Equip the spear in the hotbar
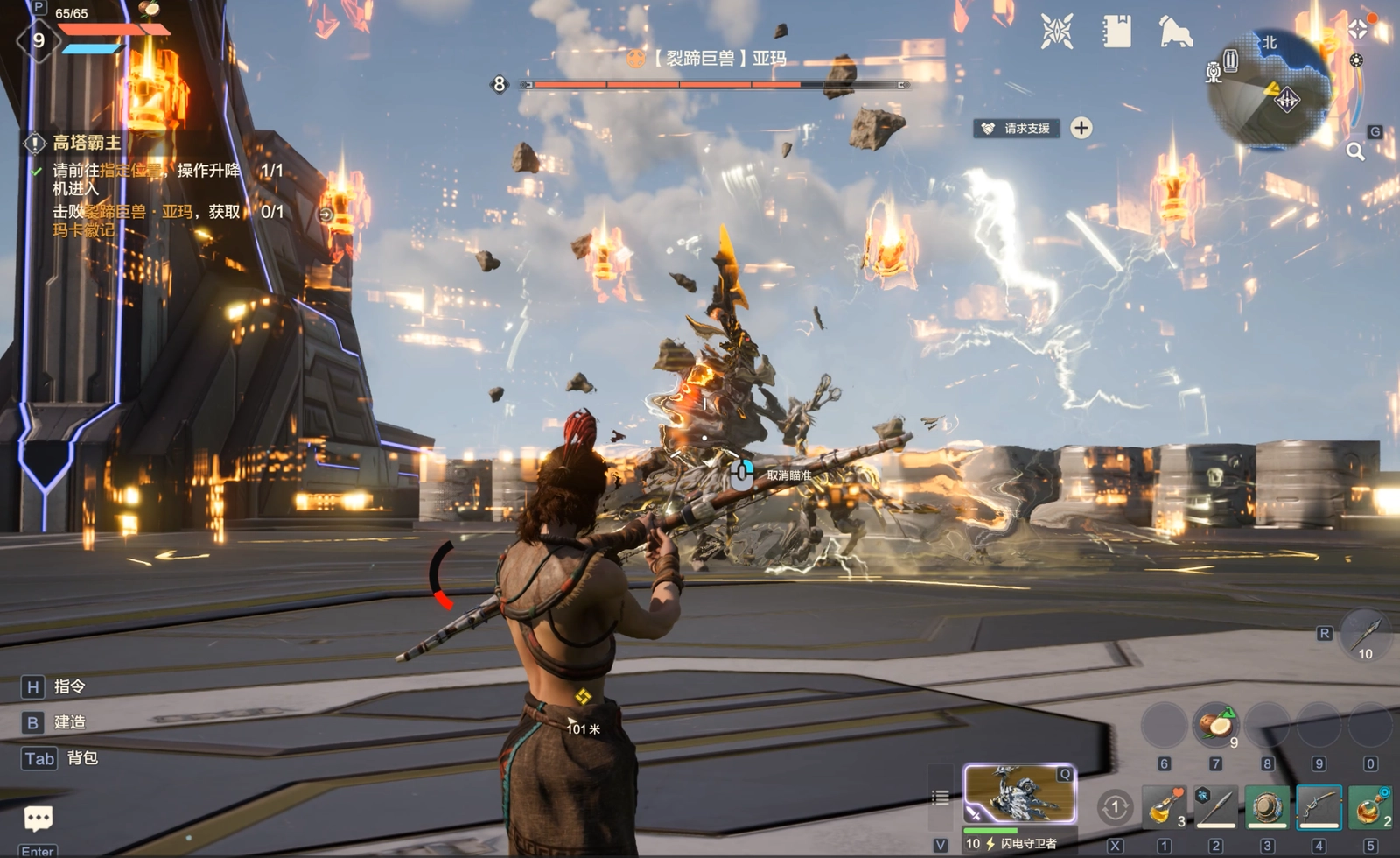1400x858 pixels. click(1216, 806)
